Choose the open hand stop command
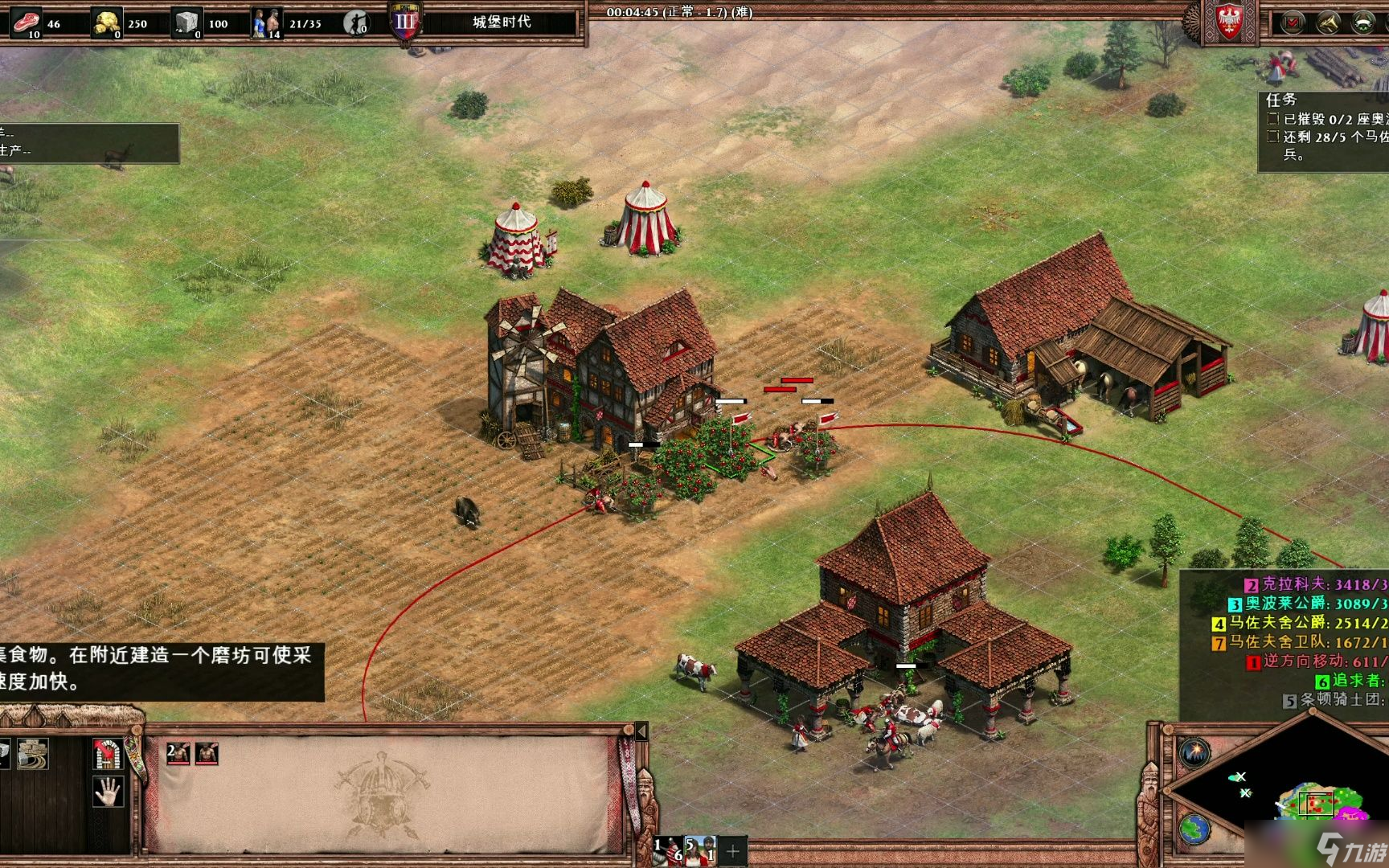This screenshot has width=1389, height=868. pyautogui.click(x=107, y=792)
